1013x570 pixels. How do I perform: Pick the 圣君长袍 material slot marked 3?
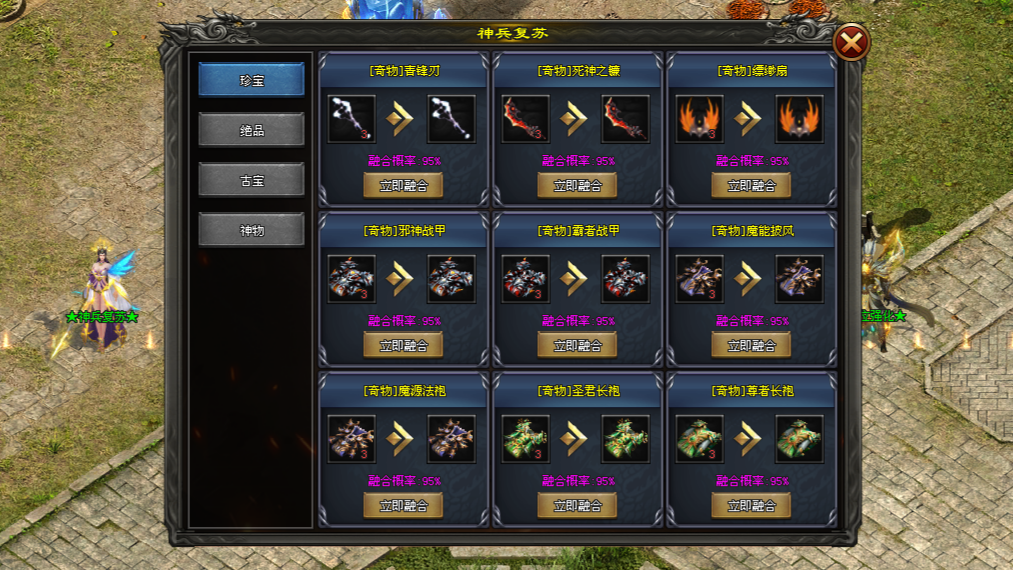click(526, 439)
